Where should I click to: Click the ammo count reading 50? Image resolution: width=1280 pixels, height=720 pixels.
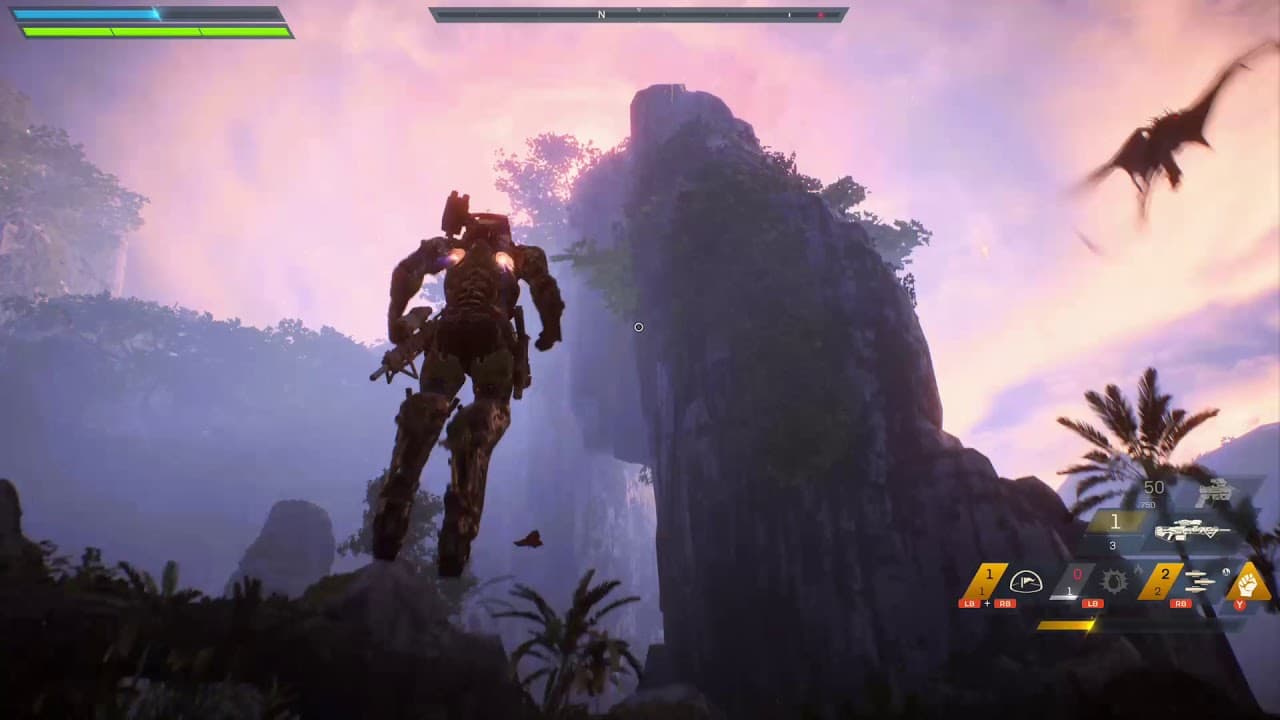1153,487
